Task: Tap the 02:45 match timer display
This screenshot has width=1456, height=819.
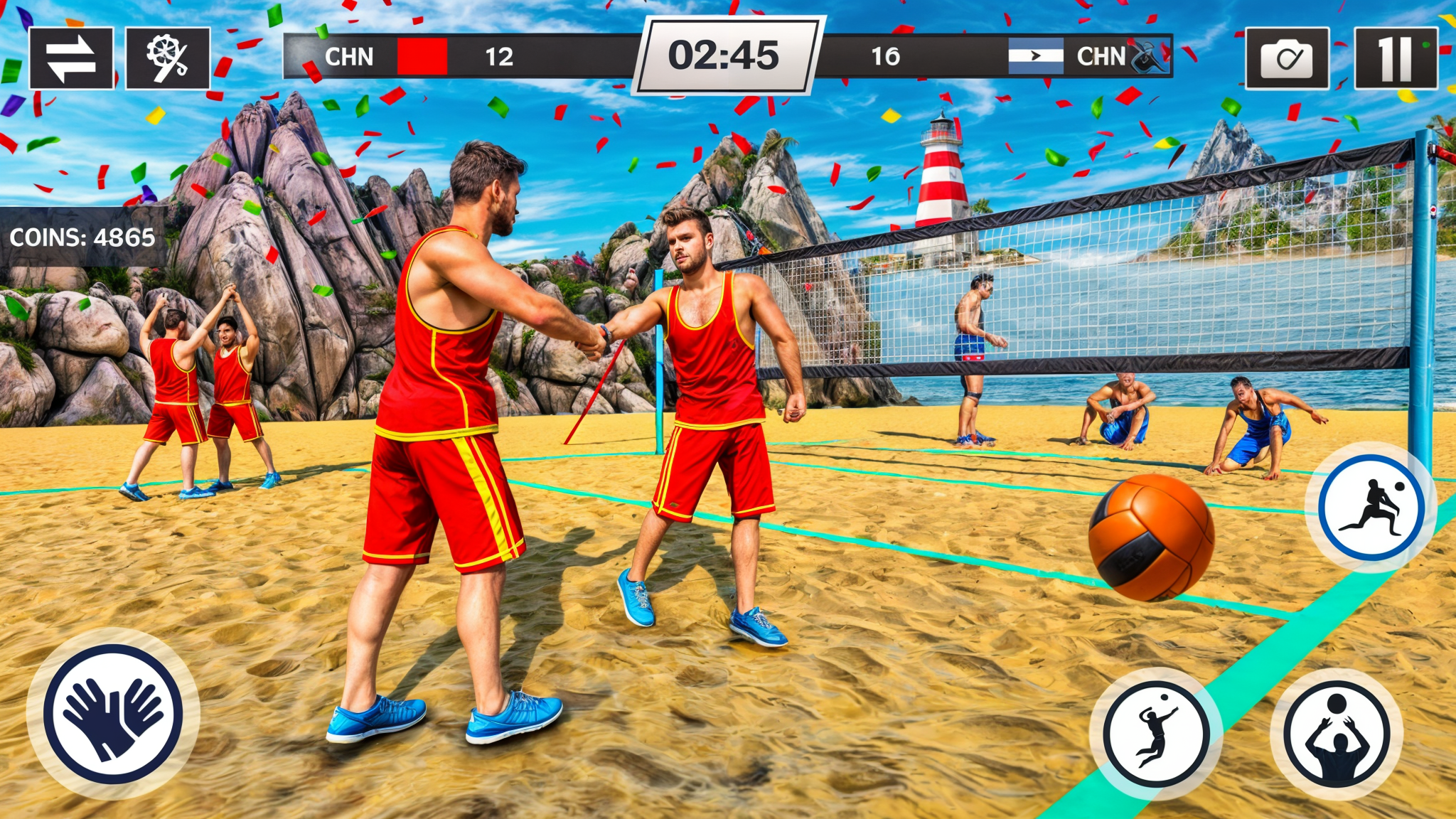Action: [x=727, y=57]
